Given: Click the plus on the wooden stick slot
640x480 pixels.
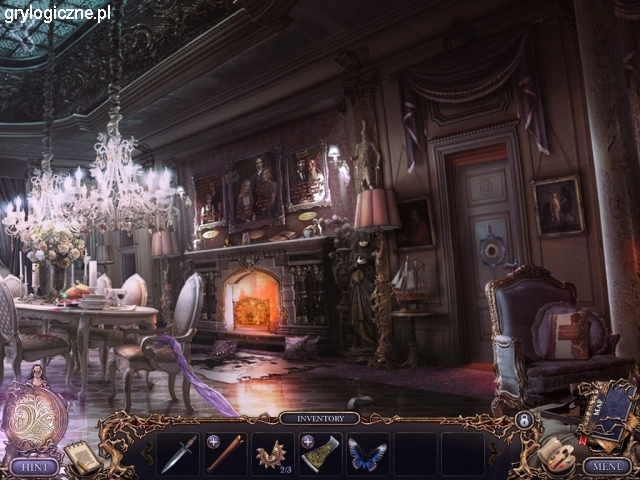Looking at the screenshot, I should (213, 441).
